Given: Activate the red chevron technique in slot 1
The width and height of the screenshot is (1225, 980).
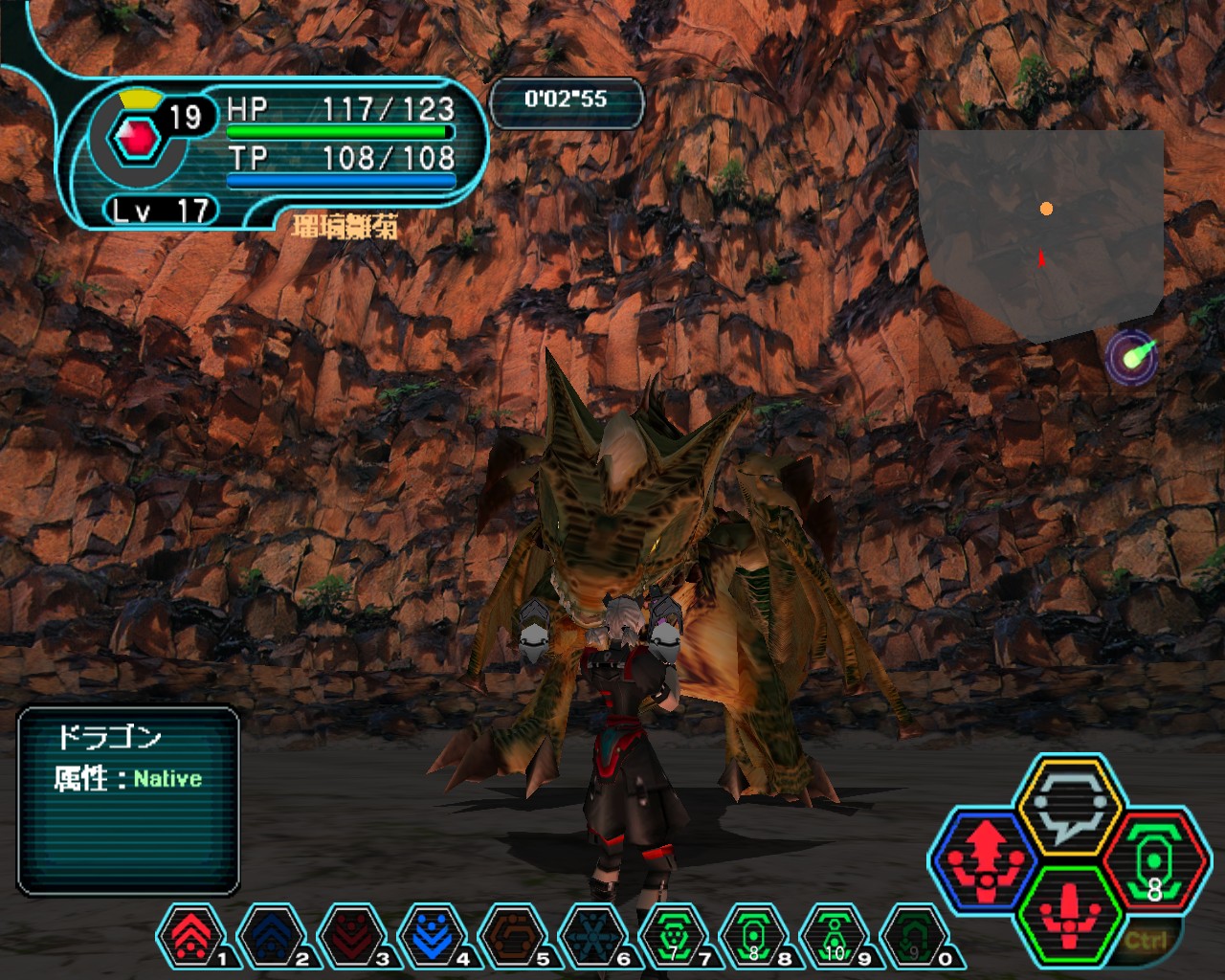Looking at the screenshot, I should pos(190,935).
